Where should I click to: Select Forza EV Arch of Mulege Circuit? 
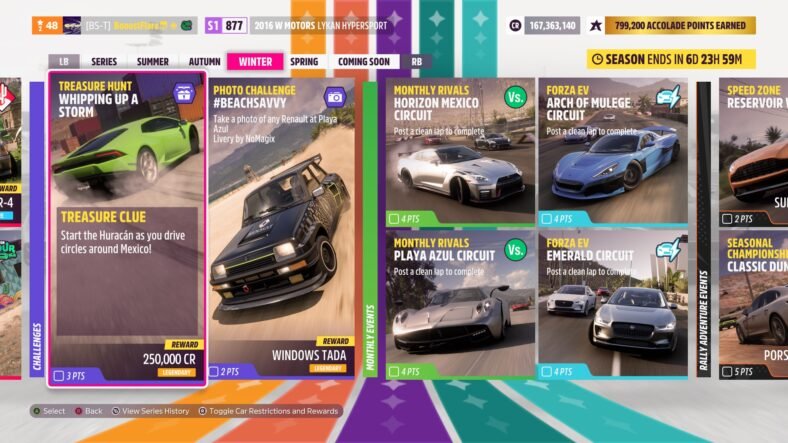[x=613, y=152]
